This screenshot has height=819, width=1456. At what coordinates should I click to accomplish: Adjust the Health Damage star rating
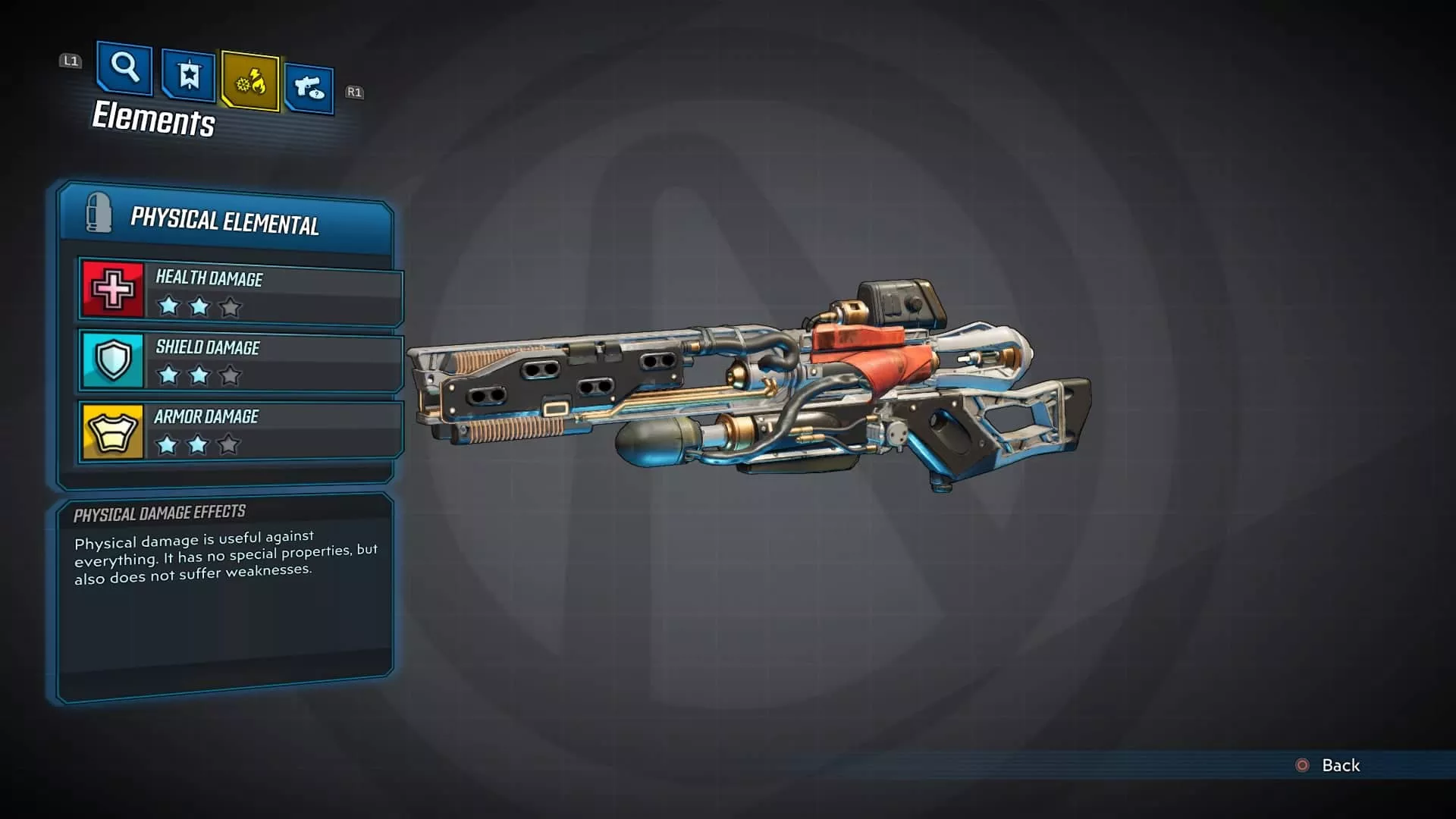click(x=199, y=306)
